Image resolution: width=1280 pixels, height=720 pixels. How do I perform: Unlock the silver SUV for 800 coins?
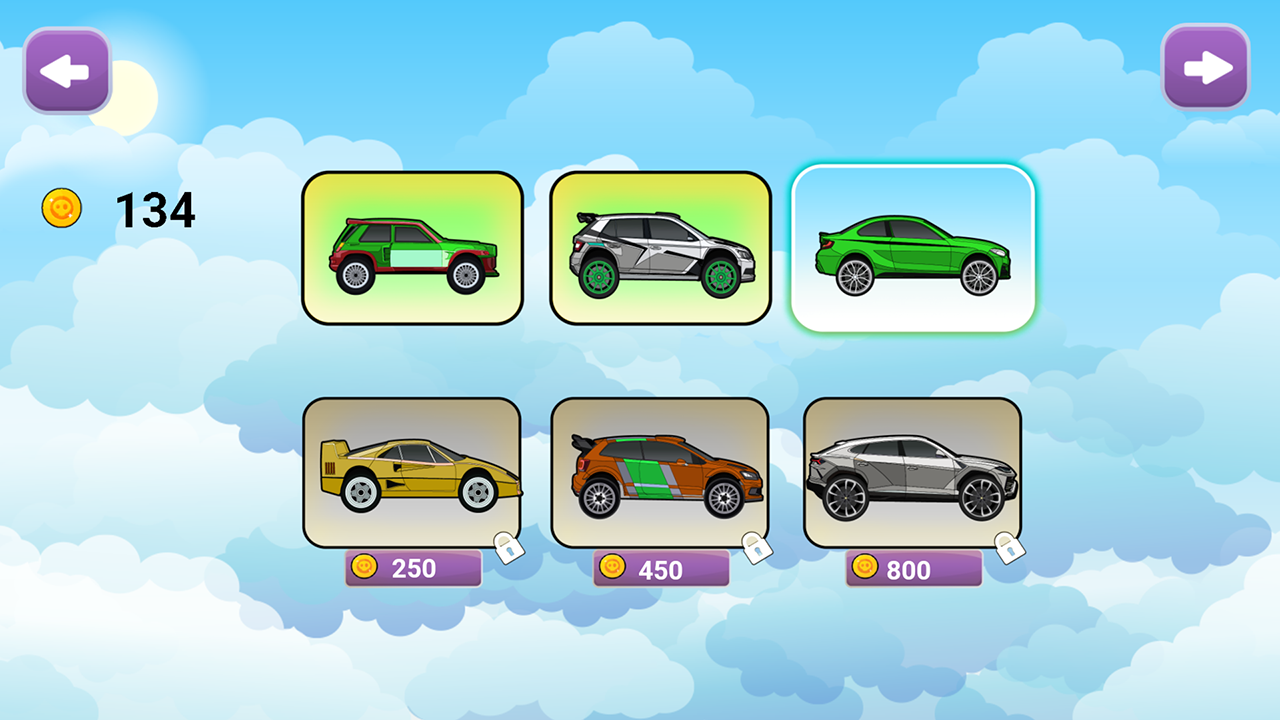[913, 569]
